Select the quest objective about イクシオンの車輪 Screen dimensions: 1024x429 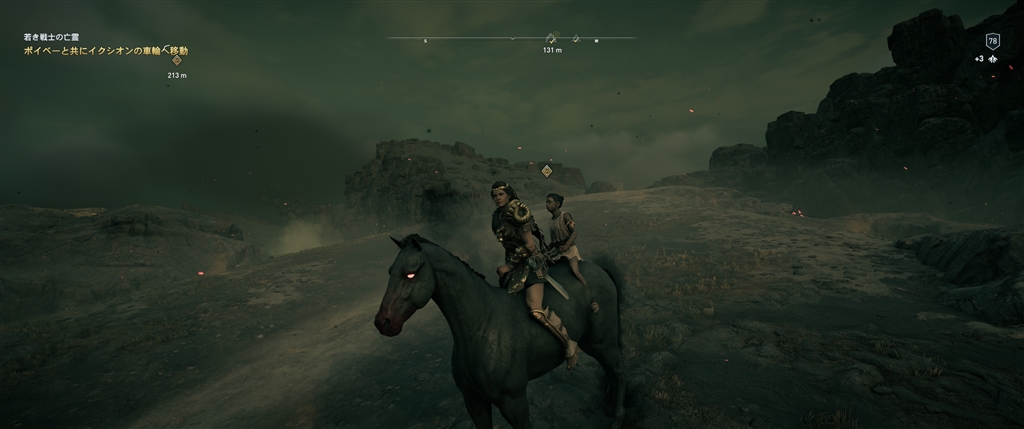pyautogui.click(x=106, y=49)
